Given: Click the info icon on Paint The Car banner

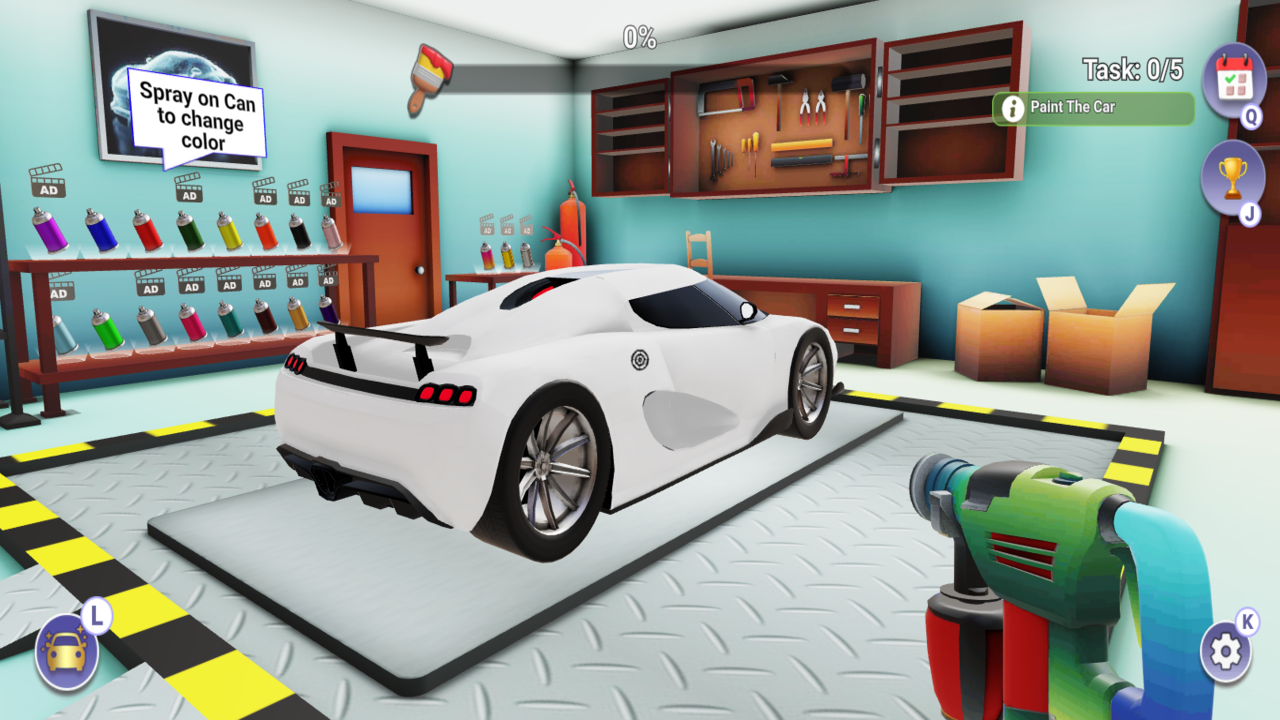Looking at the screenshot, I should (1014, 107).
